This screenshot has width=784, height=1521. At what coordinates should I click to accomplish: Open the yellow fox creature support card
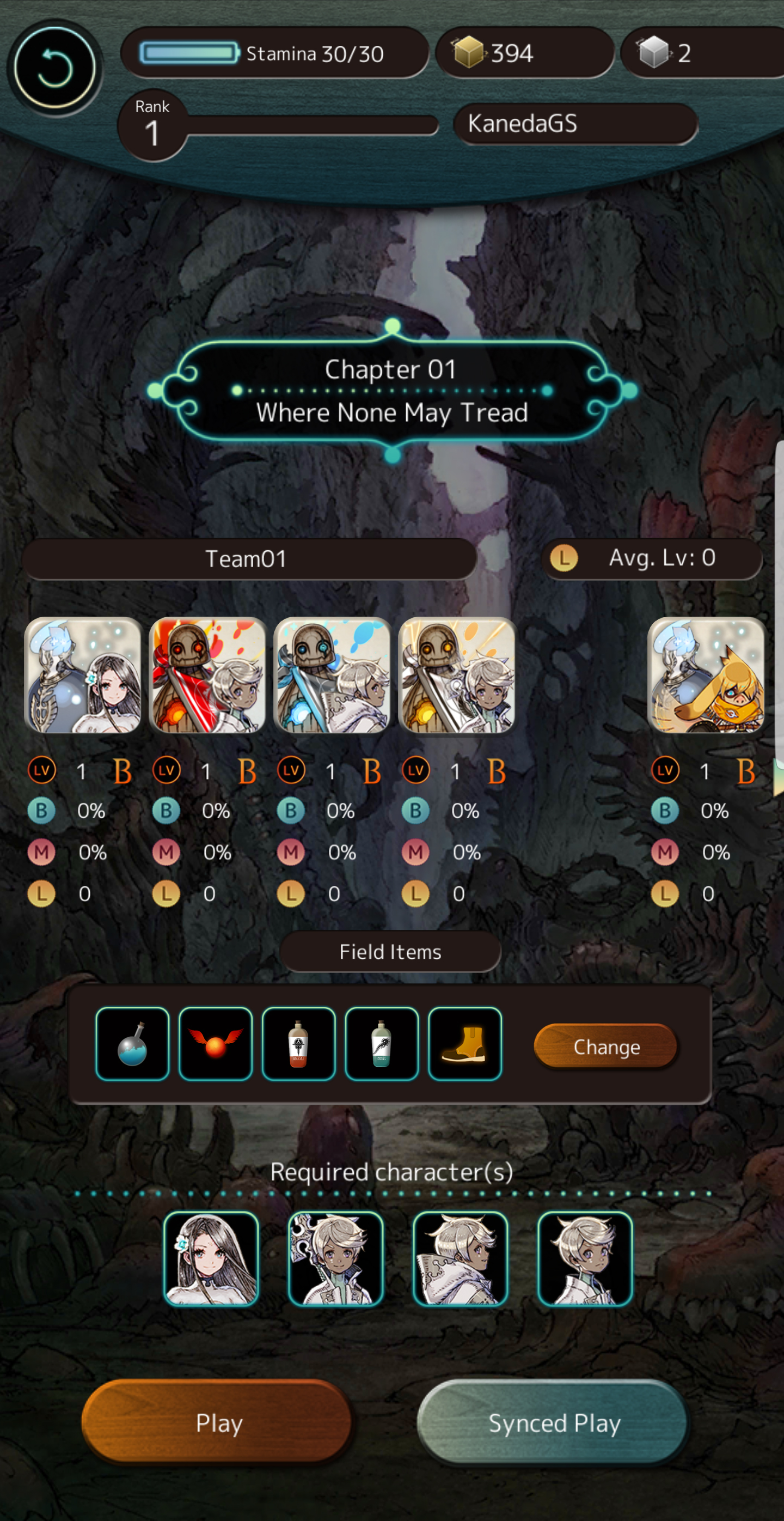pyautogui.click(x=706, y=675)
